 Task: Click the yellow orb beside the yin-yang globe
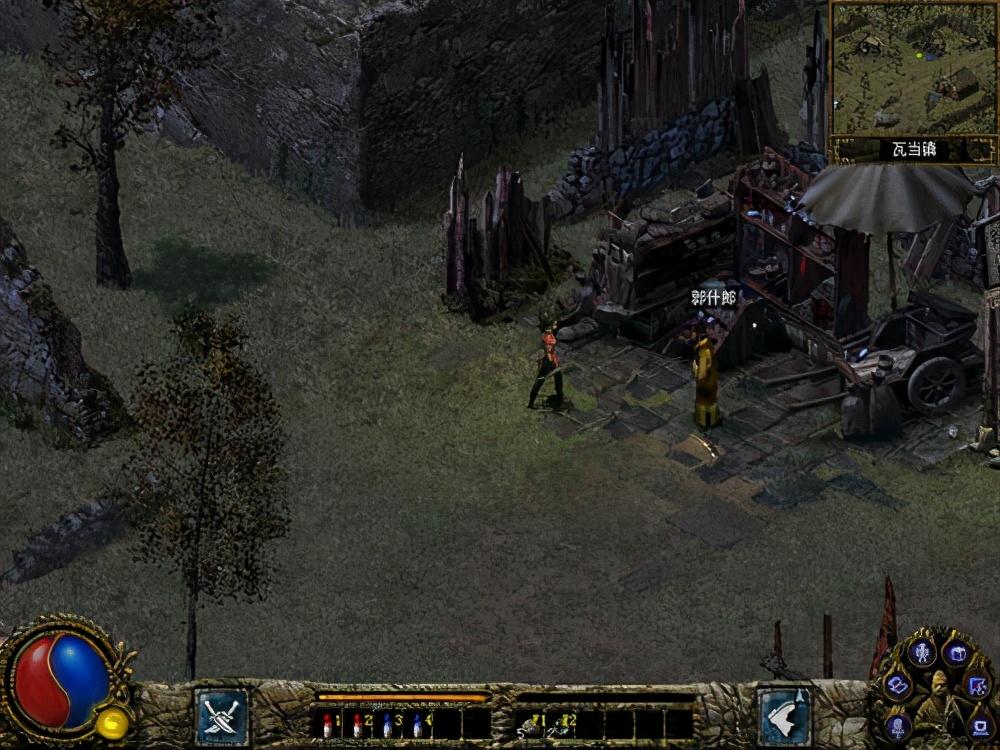tap(113, 722)
